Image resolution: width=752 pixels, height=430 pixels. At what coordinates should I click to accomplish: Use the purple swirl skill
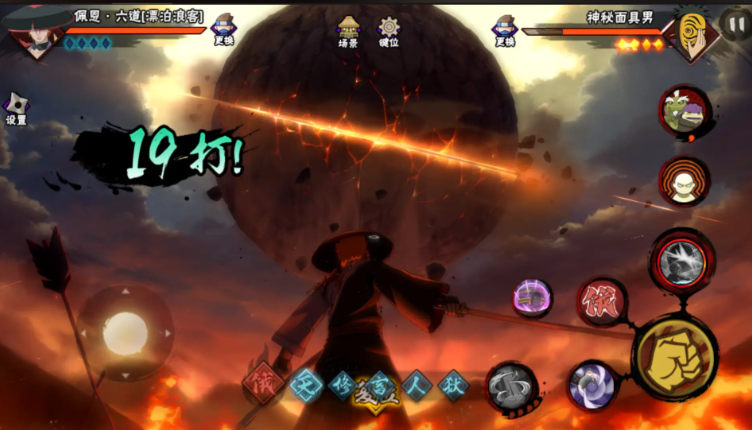point(592,386)
